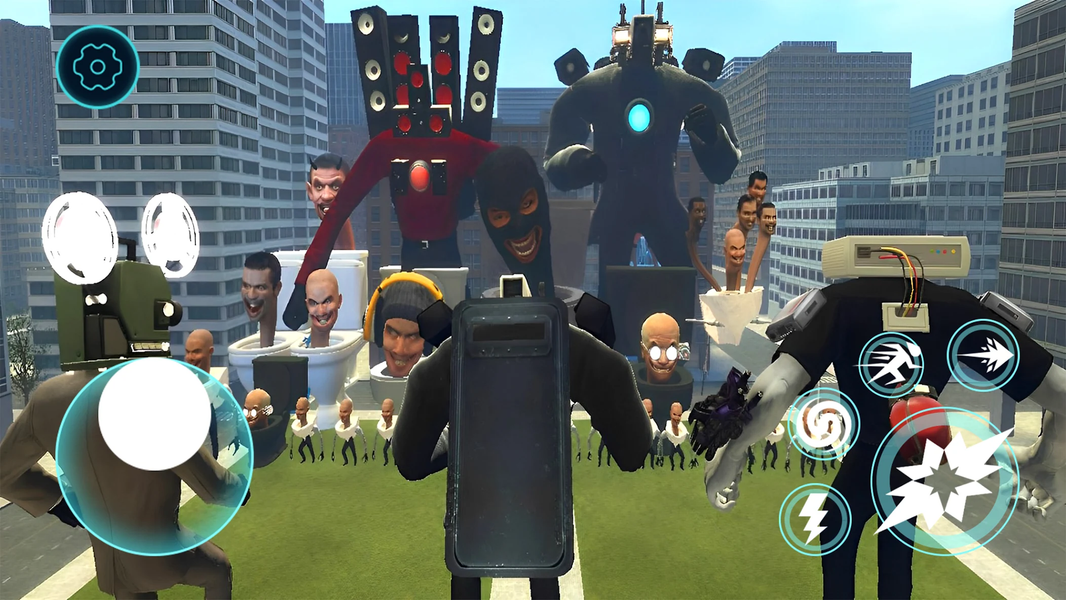This screenshot has height=600, width=1066.
Task: Hit the large burst attack button
Action: (x=945, y=480)
